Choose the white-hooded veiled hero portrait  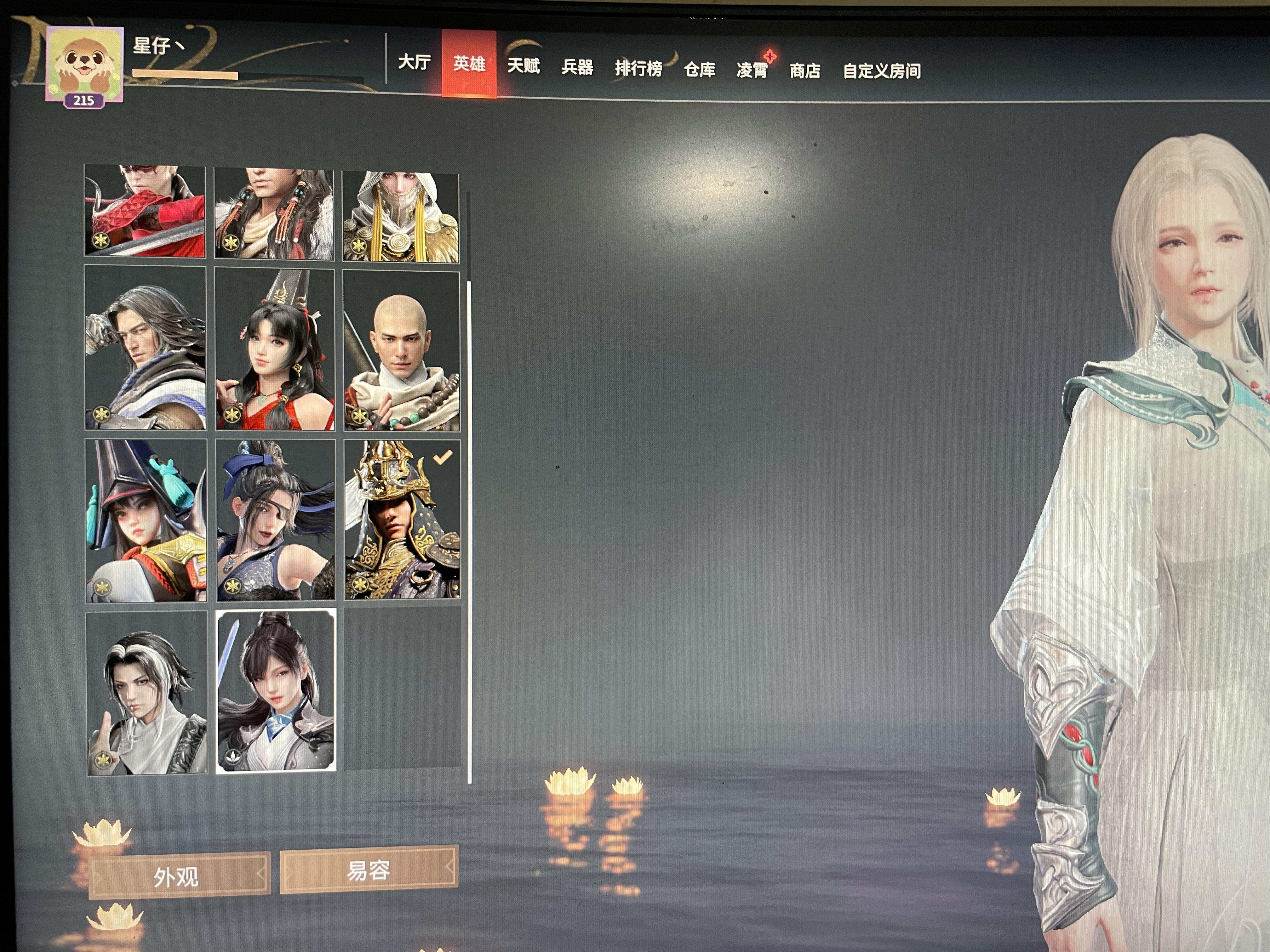(401, 216)
